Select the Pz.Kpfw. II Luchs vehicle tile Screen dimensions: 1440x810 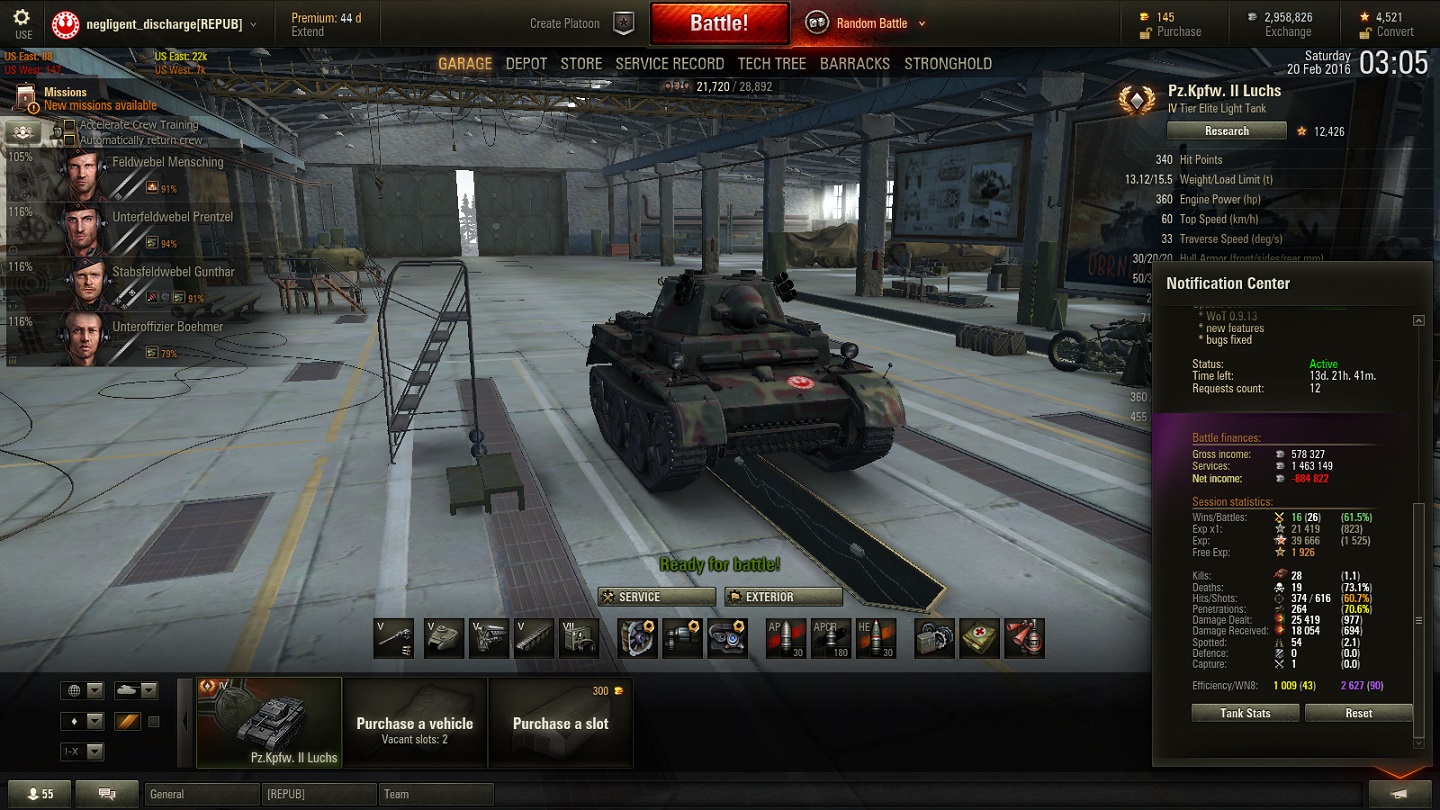click(x=269, y=722)
